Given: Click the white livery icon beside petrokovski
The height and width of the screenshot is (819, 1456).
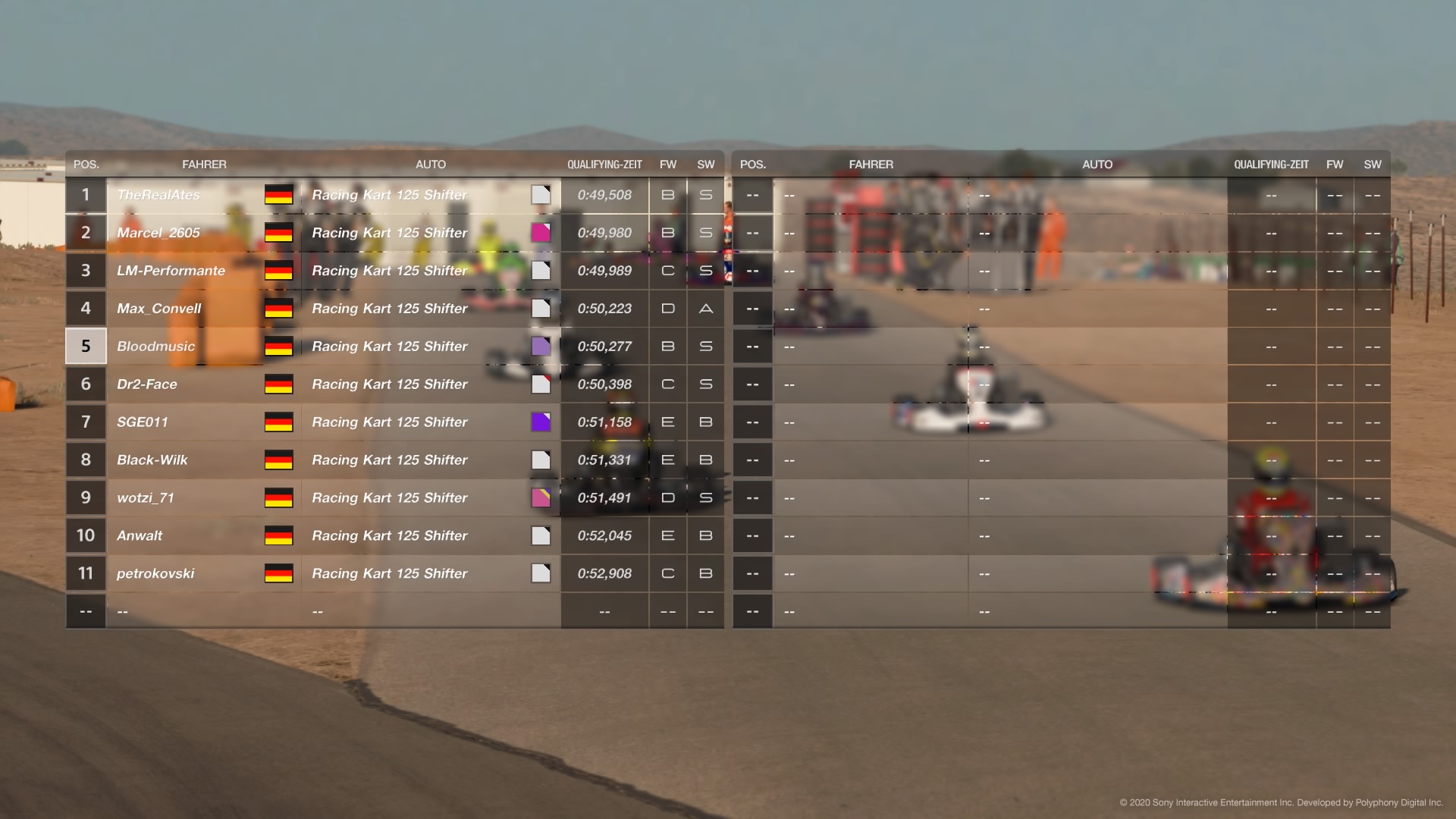Looking at the screenshot, I should (541, 574).
